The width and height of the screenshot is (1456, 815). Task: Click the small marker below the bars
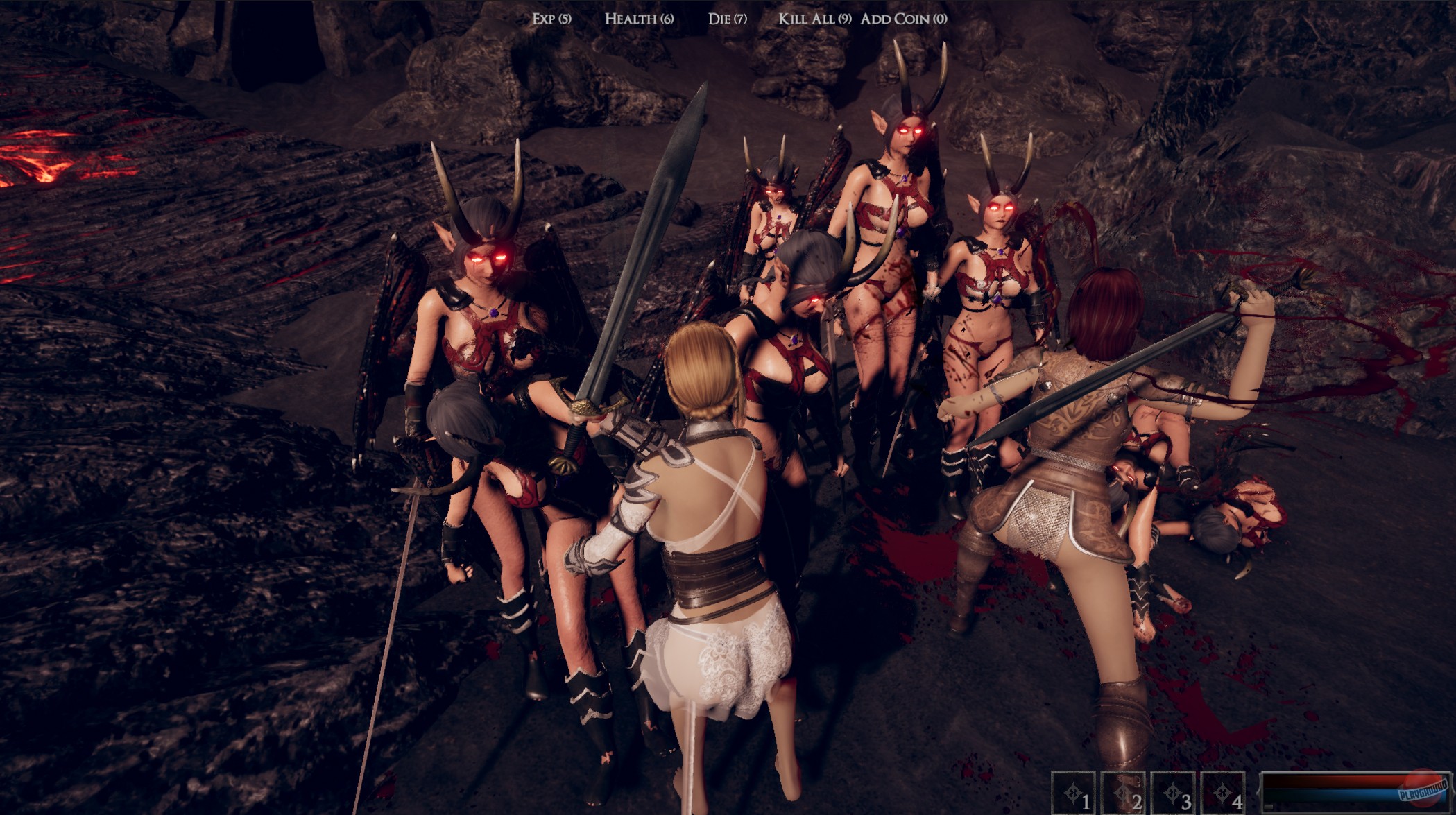1268,807
